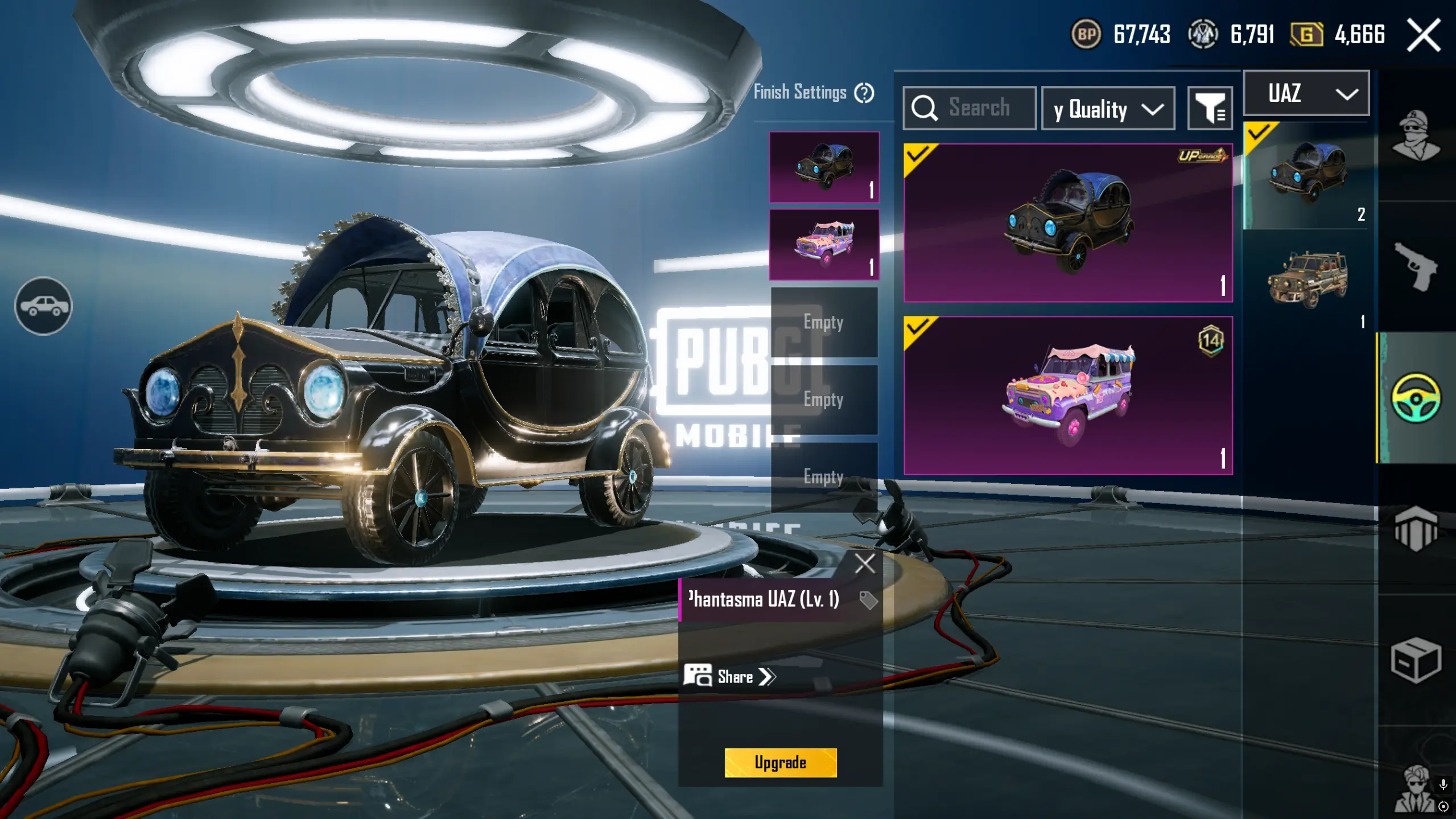This screenshot has height=819, width=1456.
Task: Select the large pink candy UAZ card
Action: pos(1068,396)
